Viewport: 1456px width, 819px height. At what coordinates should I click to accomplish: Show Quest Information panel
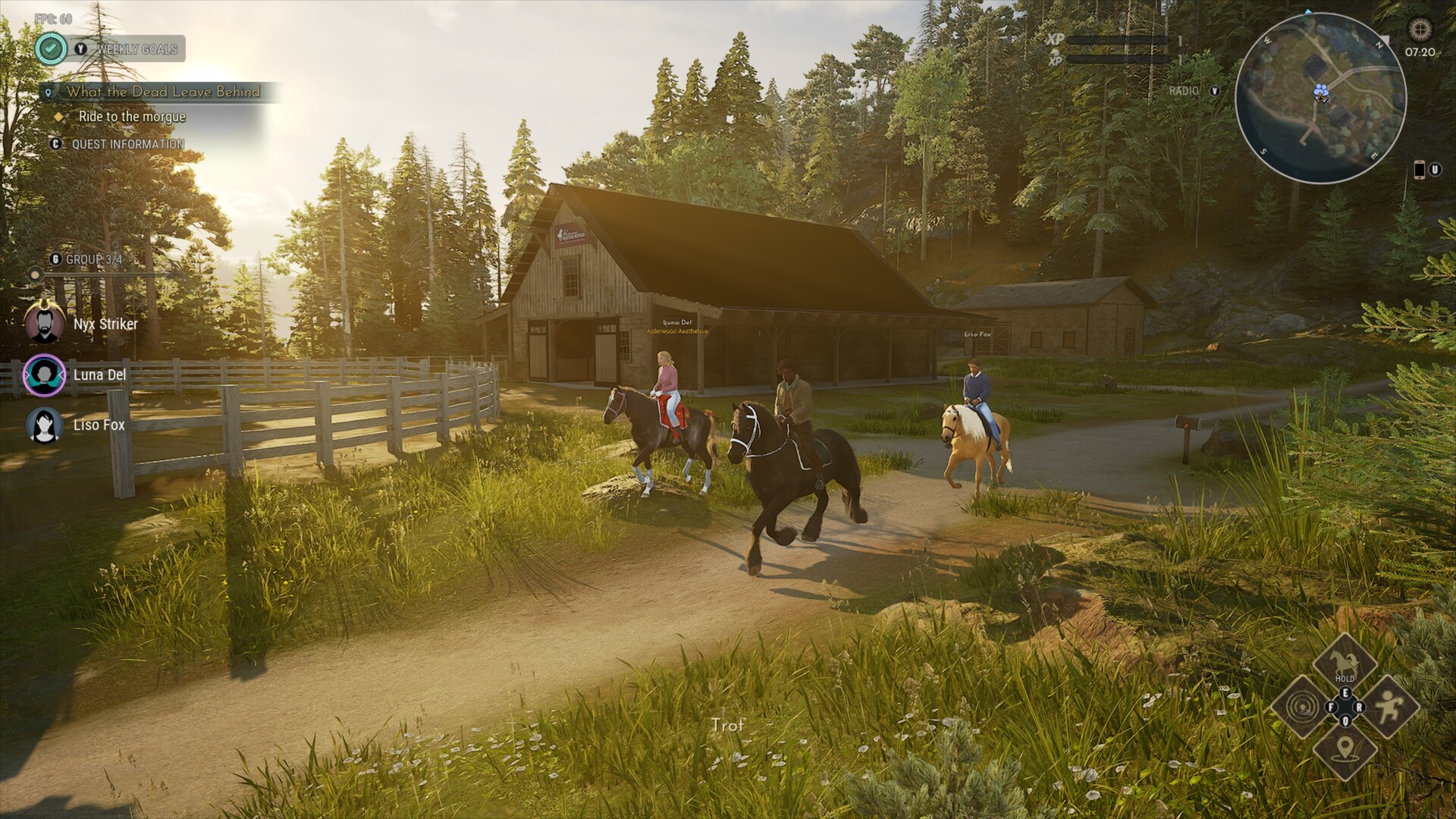(127, 144)
